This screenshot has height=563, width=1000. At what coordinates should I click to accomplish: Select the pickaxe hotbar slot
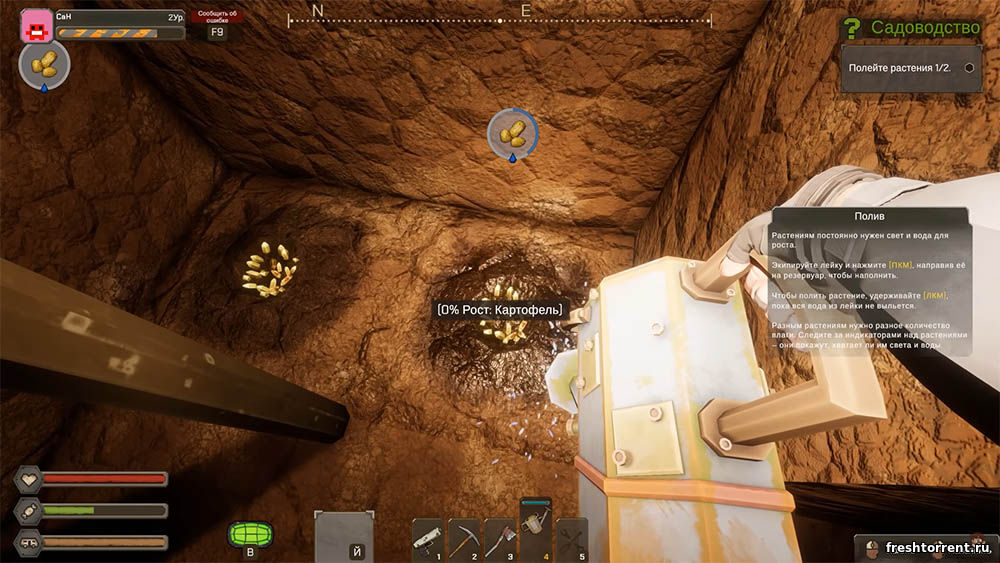(464, 540)
